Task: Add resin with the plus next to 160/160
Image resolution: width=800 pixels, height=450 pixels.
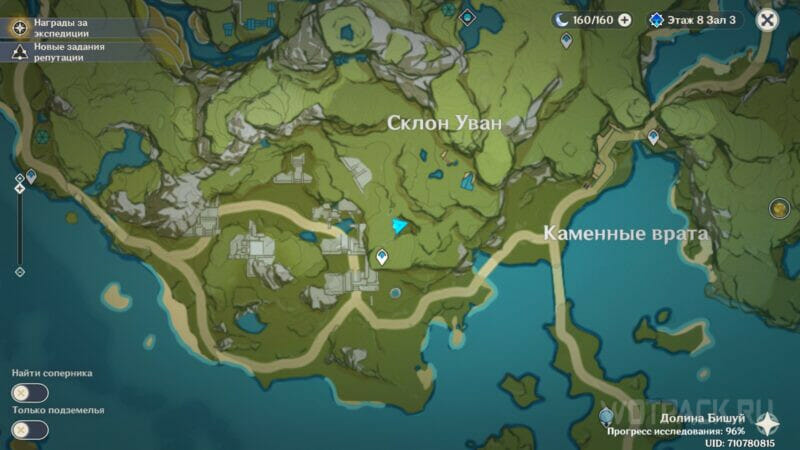Action: (625, 19)
